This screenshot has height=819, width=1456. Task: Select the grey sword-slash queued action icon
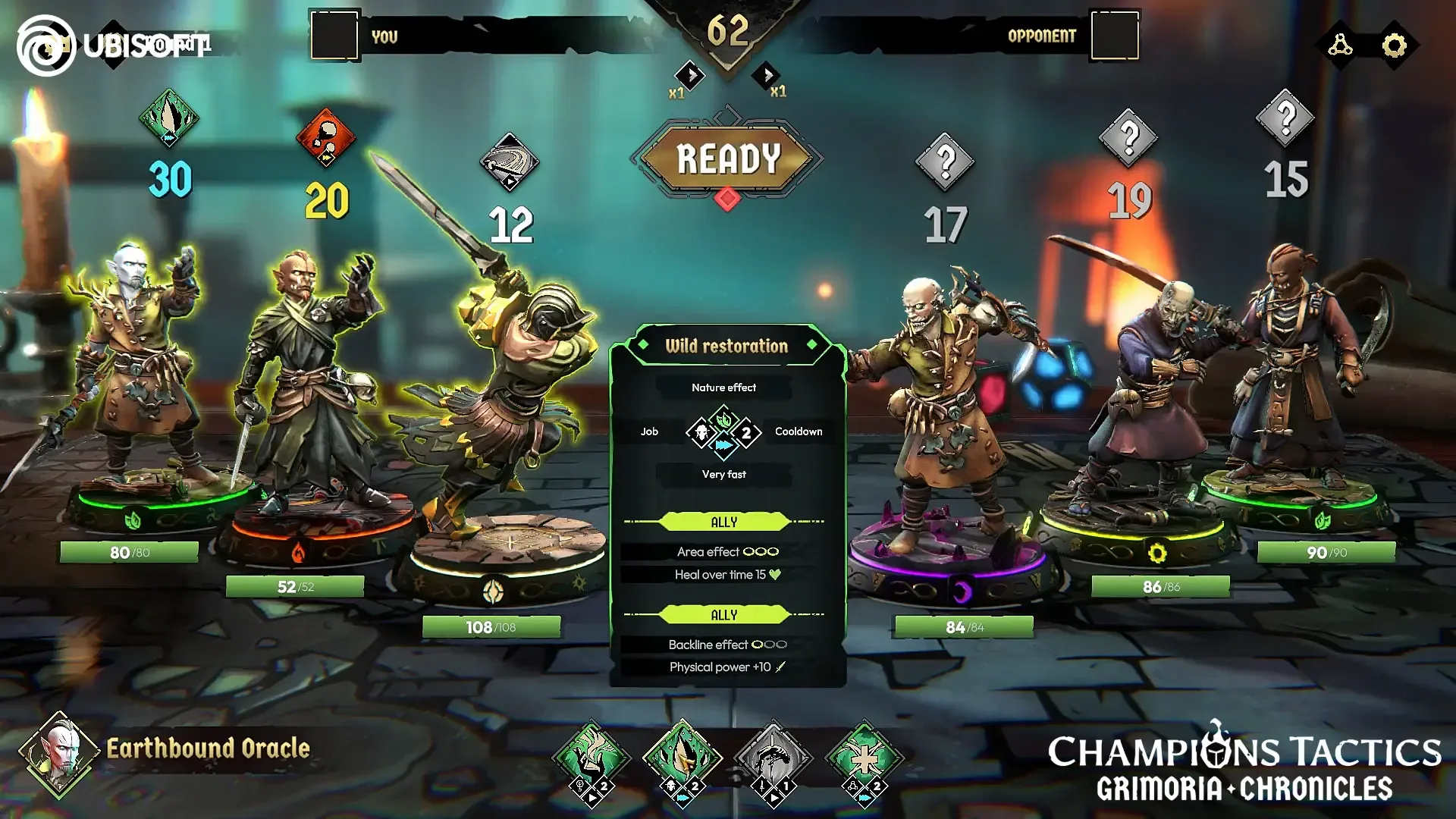pos(510,162)
